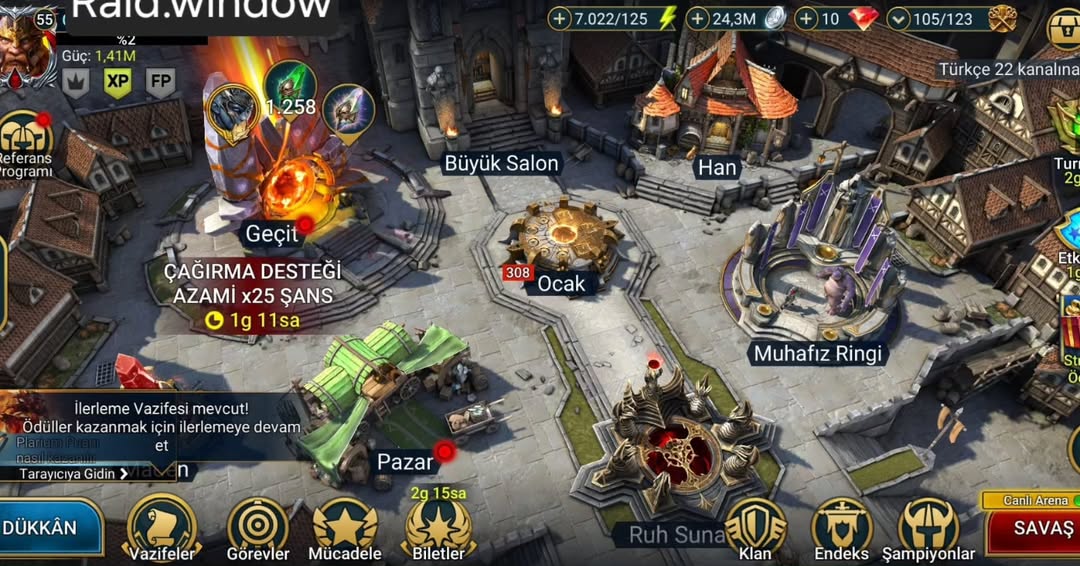Screen dimensions: 1080x566
Task: Follow the Tarayıcıya Gidin link
Action: click(x=70, y=474)
